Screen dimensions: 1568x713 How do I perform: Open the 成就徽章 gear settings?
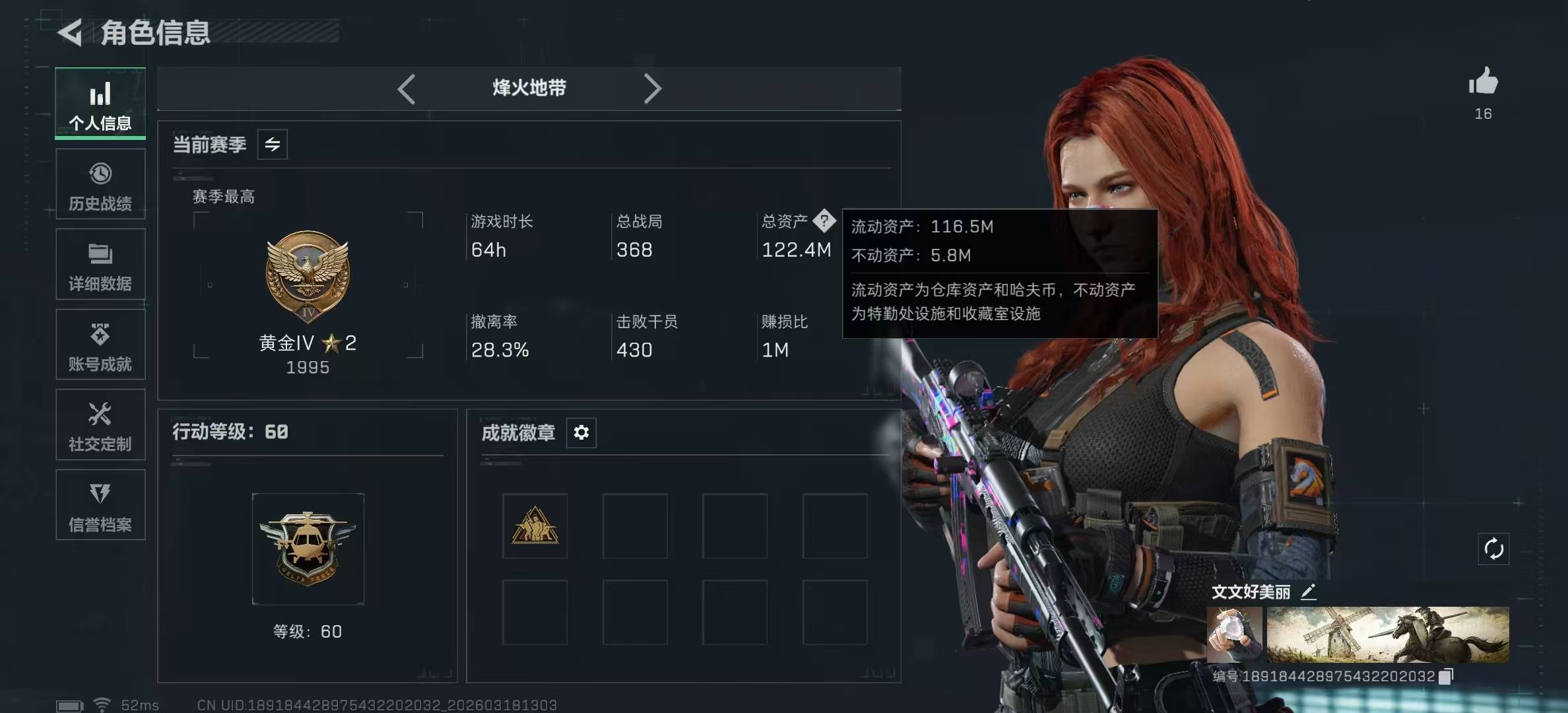[581, 432]
